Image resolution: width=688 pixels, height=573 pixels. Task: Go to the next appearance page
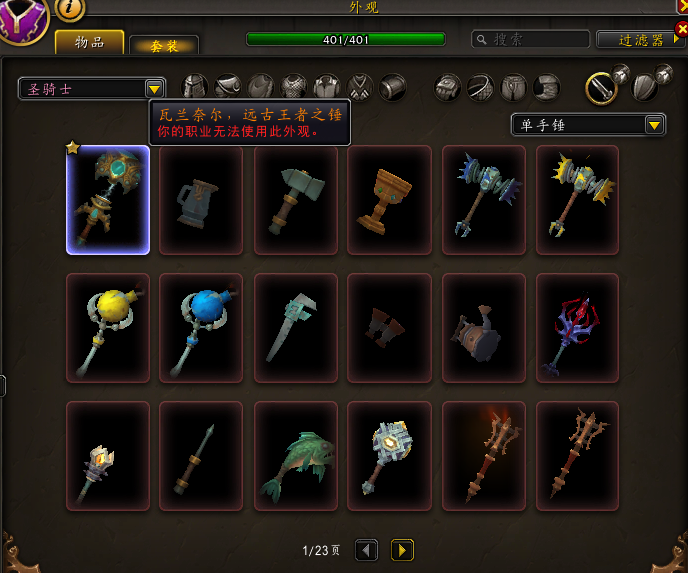402,550
